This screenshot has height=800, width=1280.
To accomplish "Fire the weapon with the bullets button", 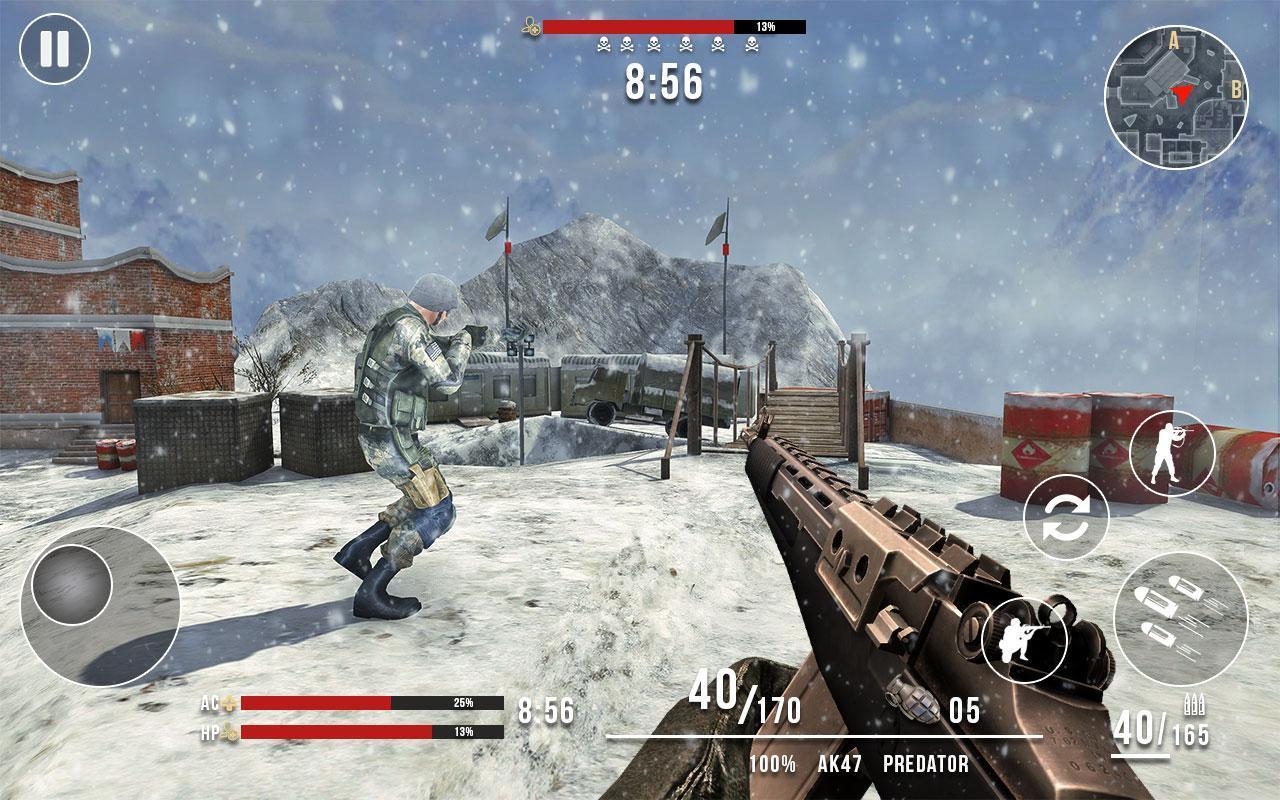I will click(x=1180, y=618).
